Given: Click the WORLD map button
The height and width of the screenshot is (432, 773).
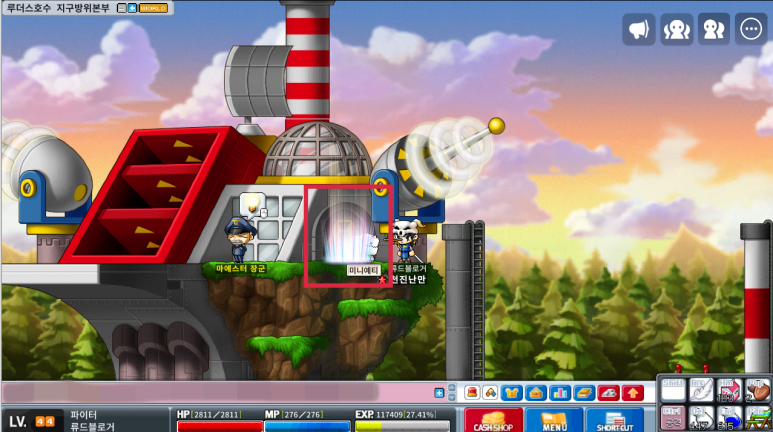Looking at the screenshot, I should tap(152, 8).
